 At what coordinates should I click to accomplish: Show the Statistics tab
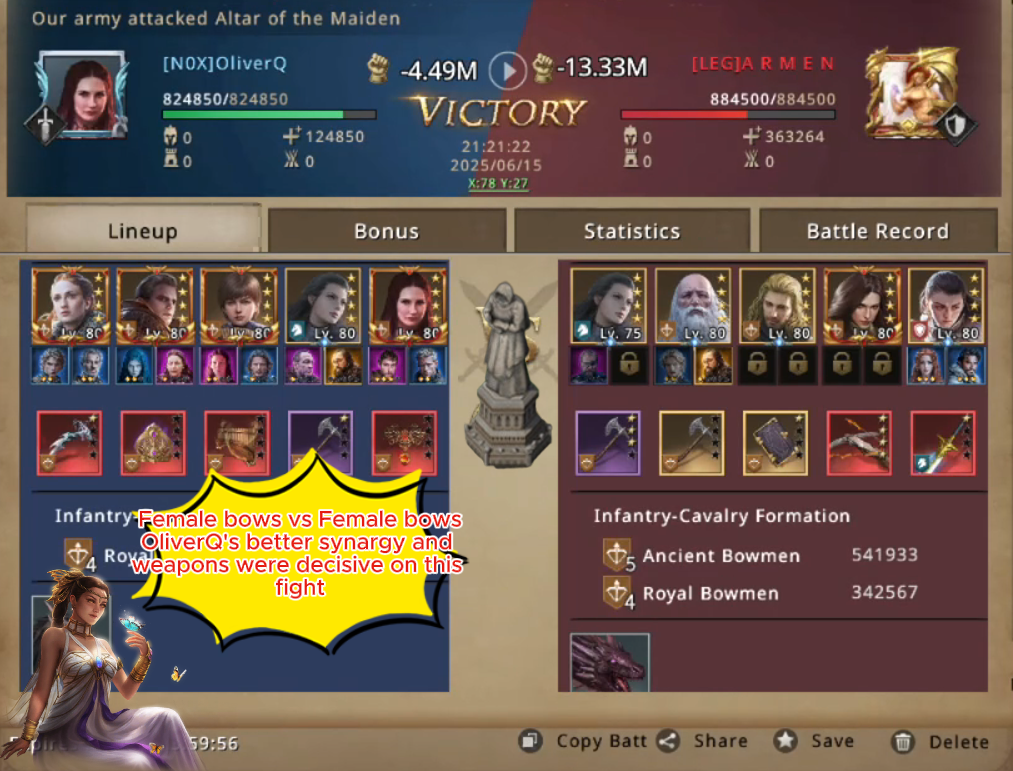[631, 231]
